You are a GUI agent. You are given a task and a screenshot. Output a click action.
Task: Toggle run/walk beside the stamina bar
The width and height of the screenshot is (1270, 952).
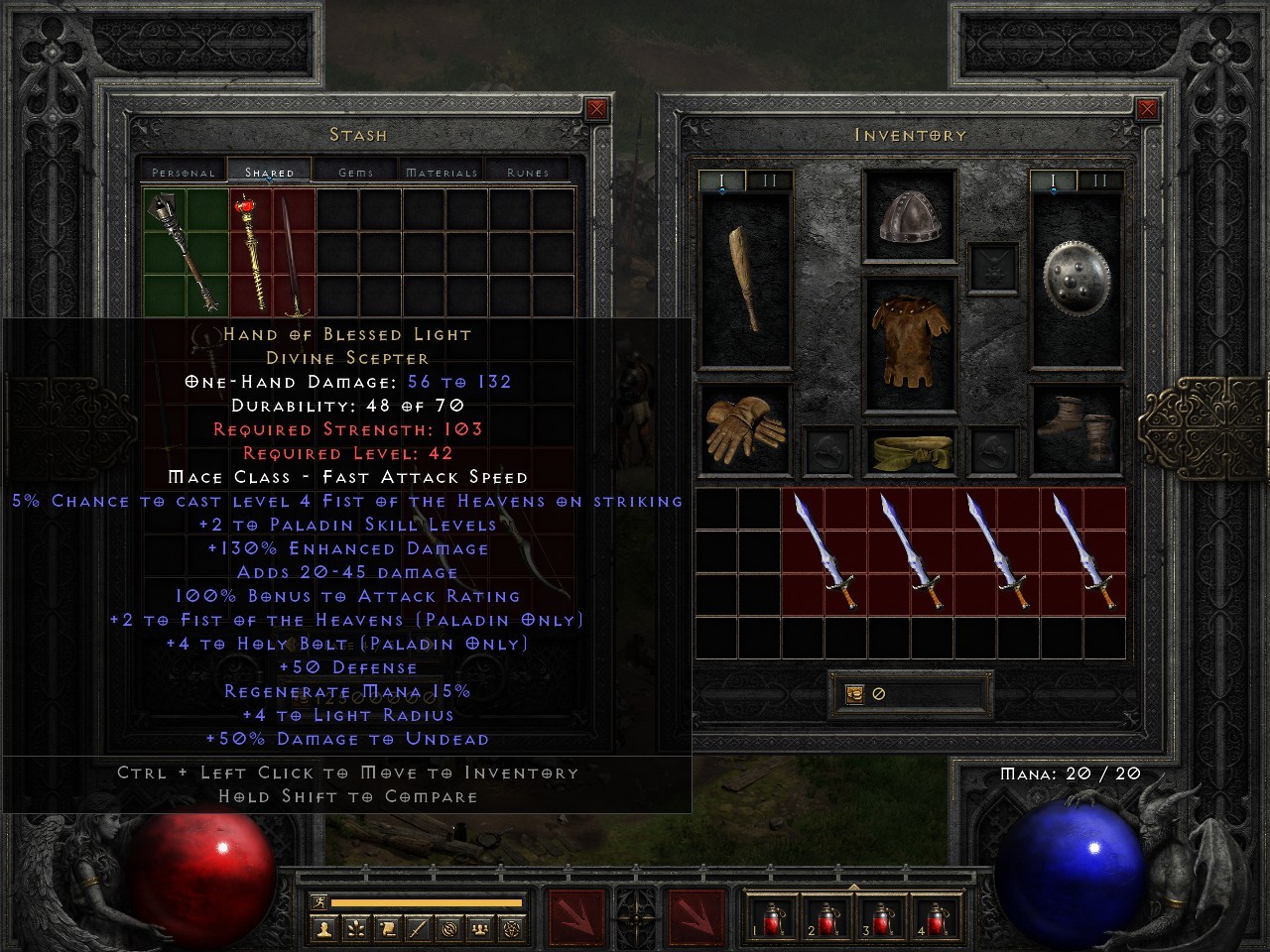pyautogui.click(x=319, y=901)
